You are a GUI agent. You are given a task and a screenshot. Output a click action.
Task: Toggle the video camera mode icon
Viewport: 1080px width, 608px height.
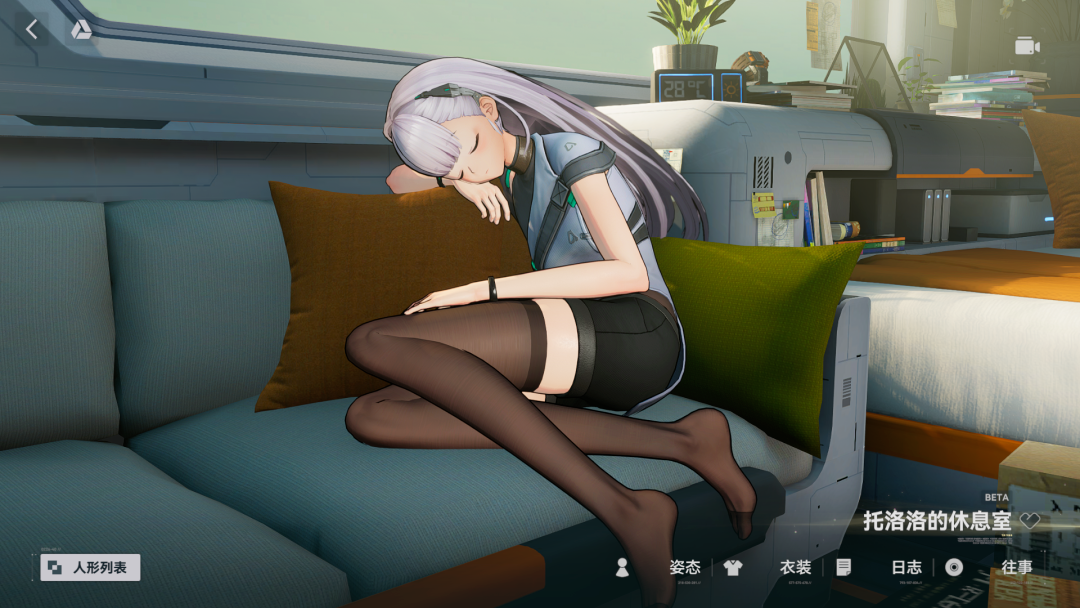click(1027, 46)
